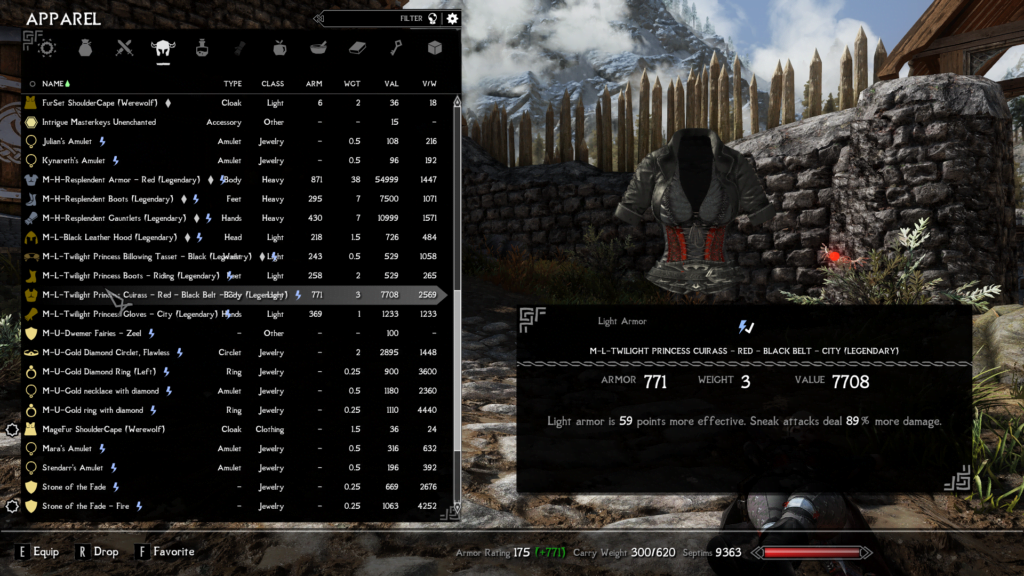Viewport: 1024px width, 576px height.
Task: Open the weapons category with crossed swords
Action: tap(124, 47)
